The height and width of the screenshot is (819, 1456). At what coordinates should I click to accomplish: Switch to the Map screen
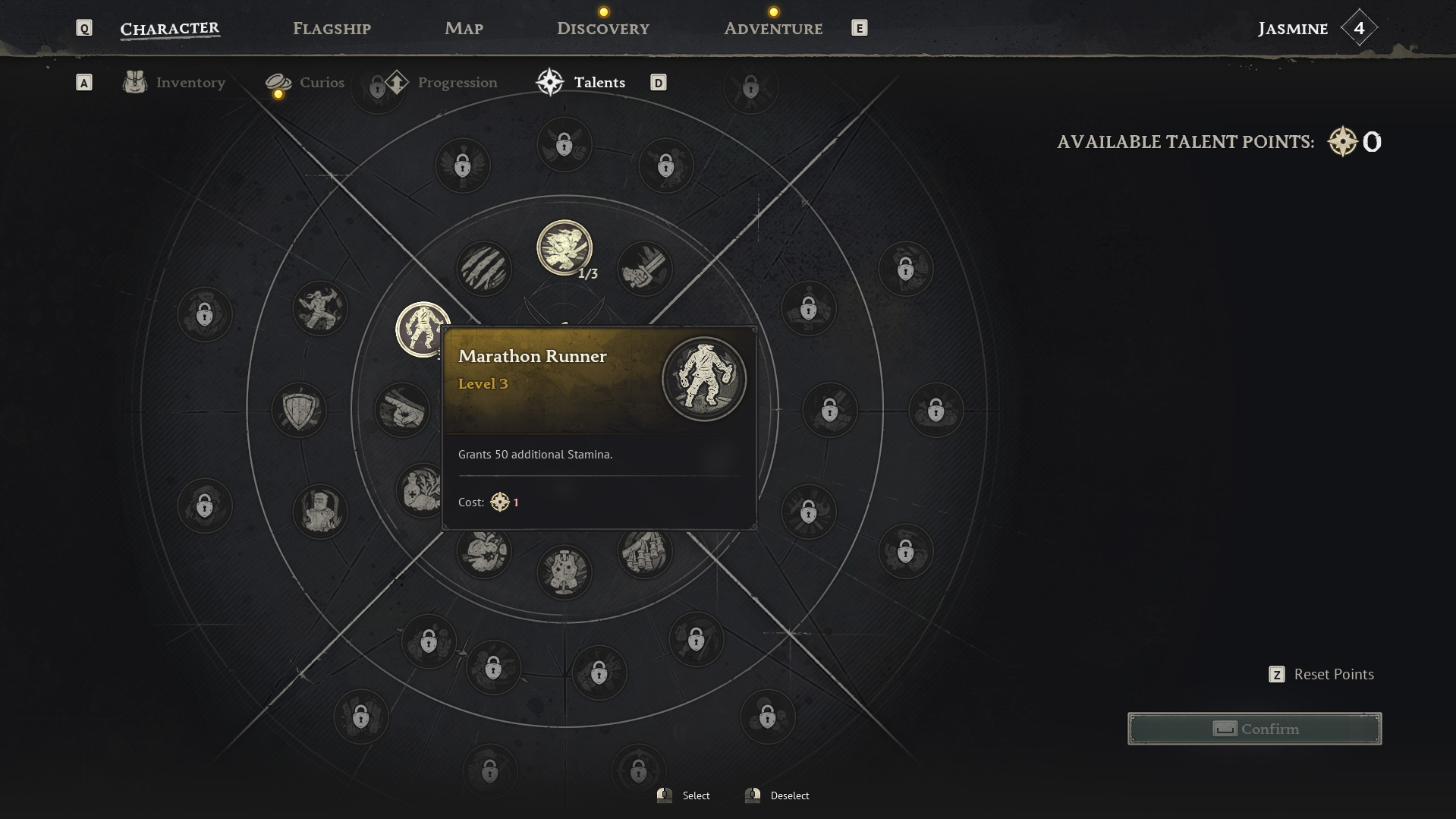click(x=464, y=28)
